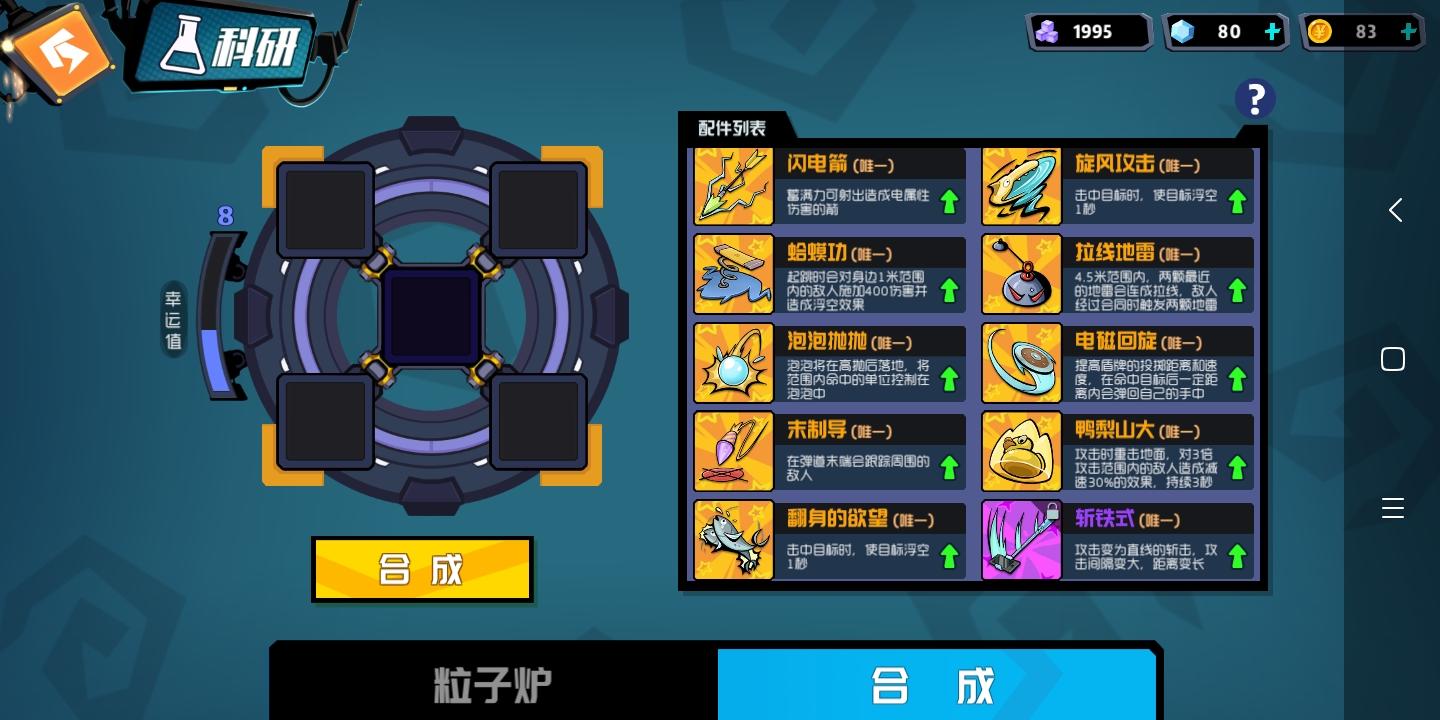1440x720 pixels.
Task: Select the 电磁回旋 electromagnetic boomerang icon
Action: (1021, 362)
